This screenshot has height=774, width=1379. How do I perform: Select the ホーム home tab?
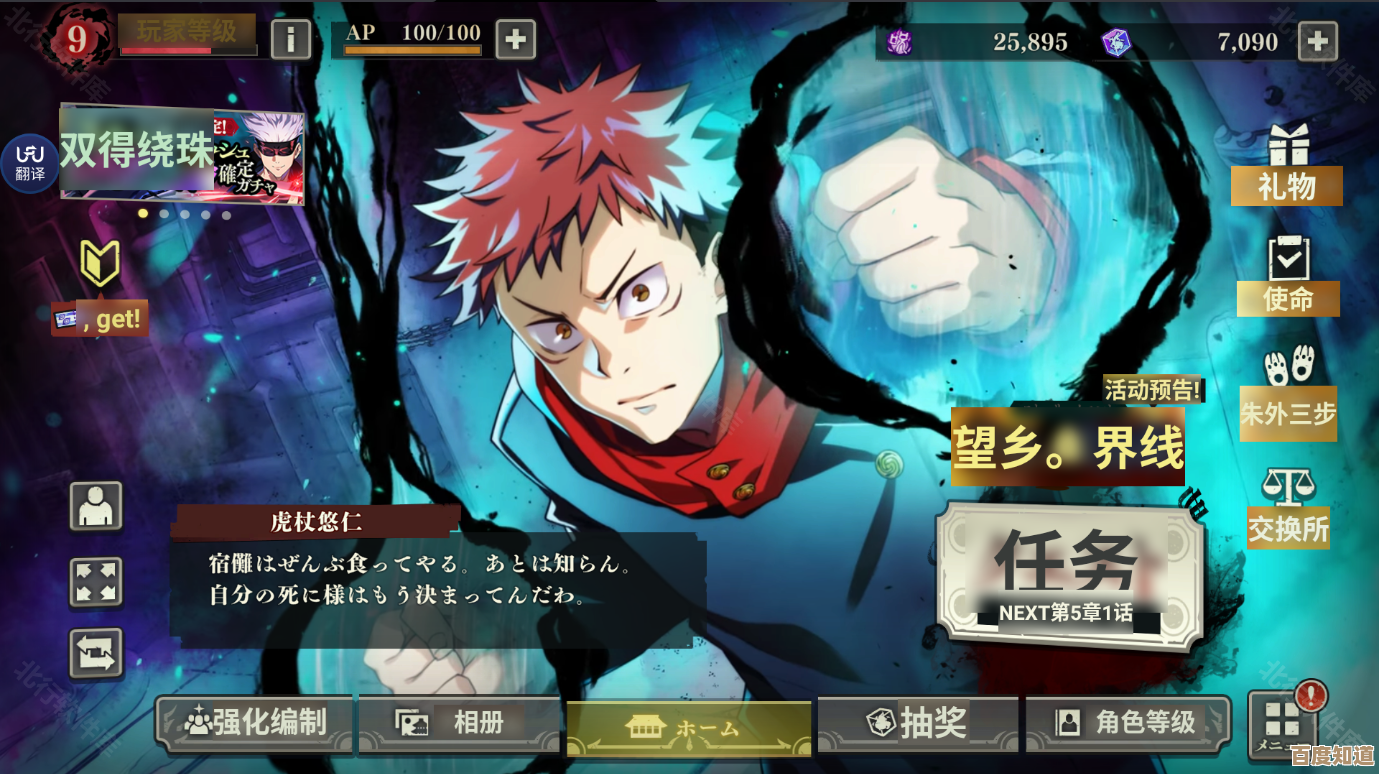(688, 728)
